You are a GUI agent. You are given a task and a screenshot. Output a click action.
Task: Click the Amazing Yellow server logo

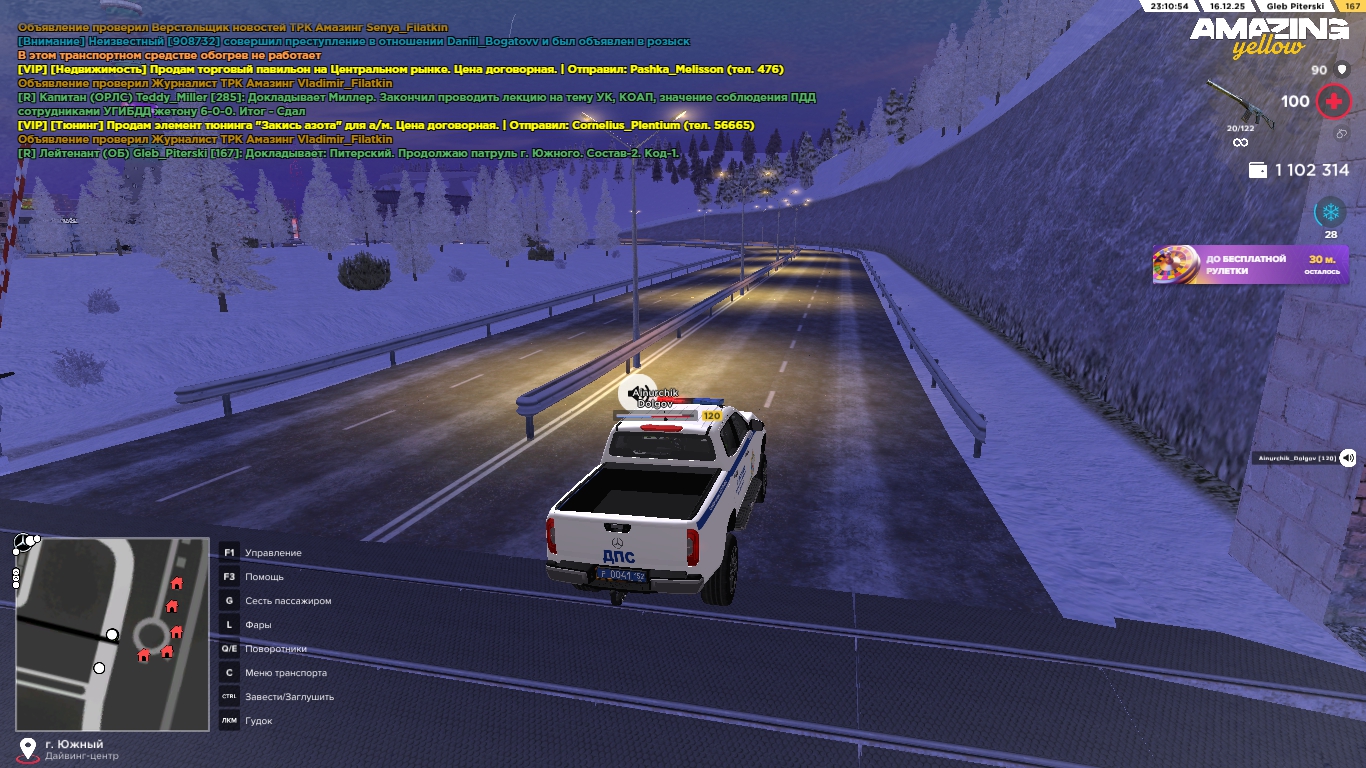1269,36
